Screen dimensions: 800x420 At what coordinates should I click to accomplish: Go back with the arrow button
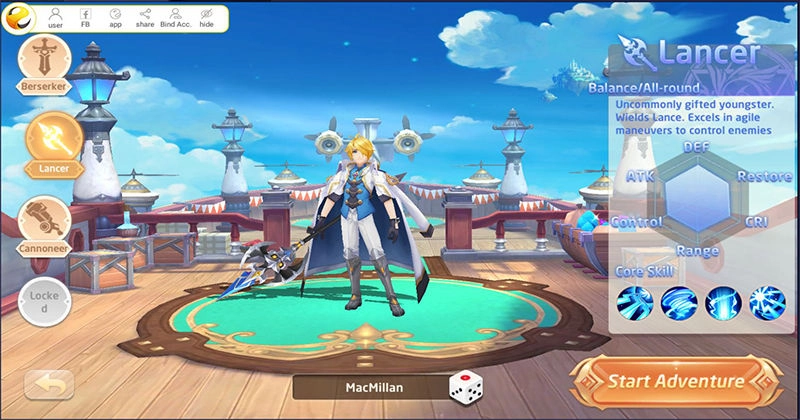click(x=49, y=384)
